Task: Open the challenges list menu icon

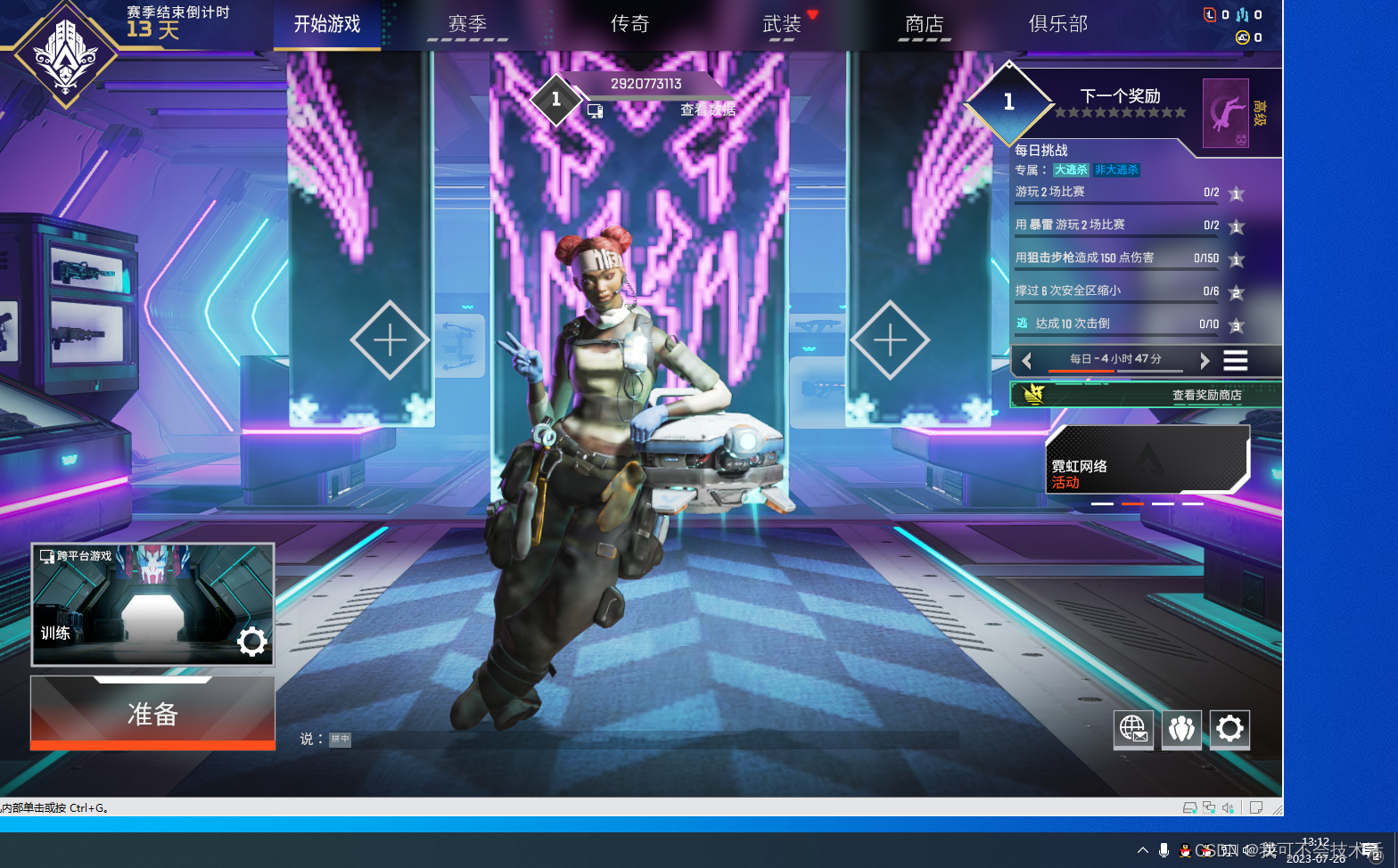Action: pyautogui.click(x=1235, y=360)
